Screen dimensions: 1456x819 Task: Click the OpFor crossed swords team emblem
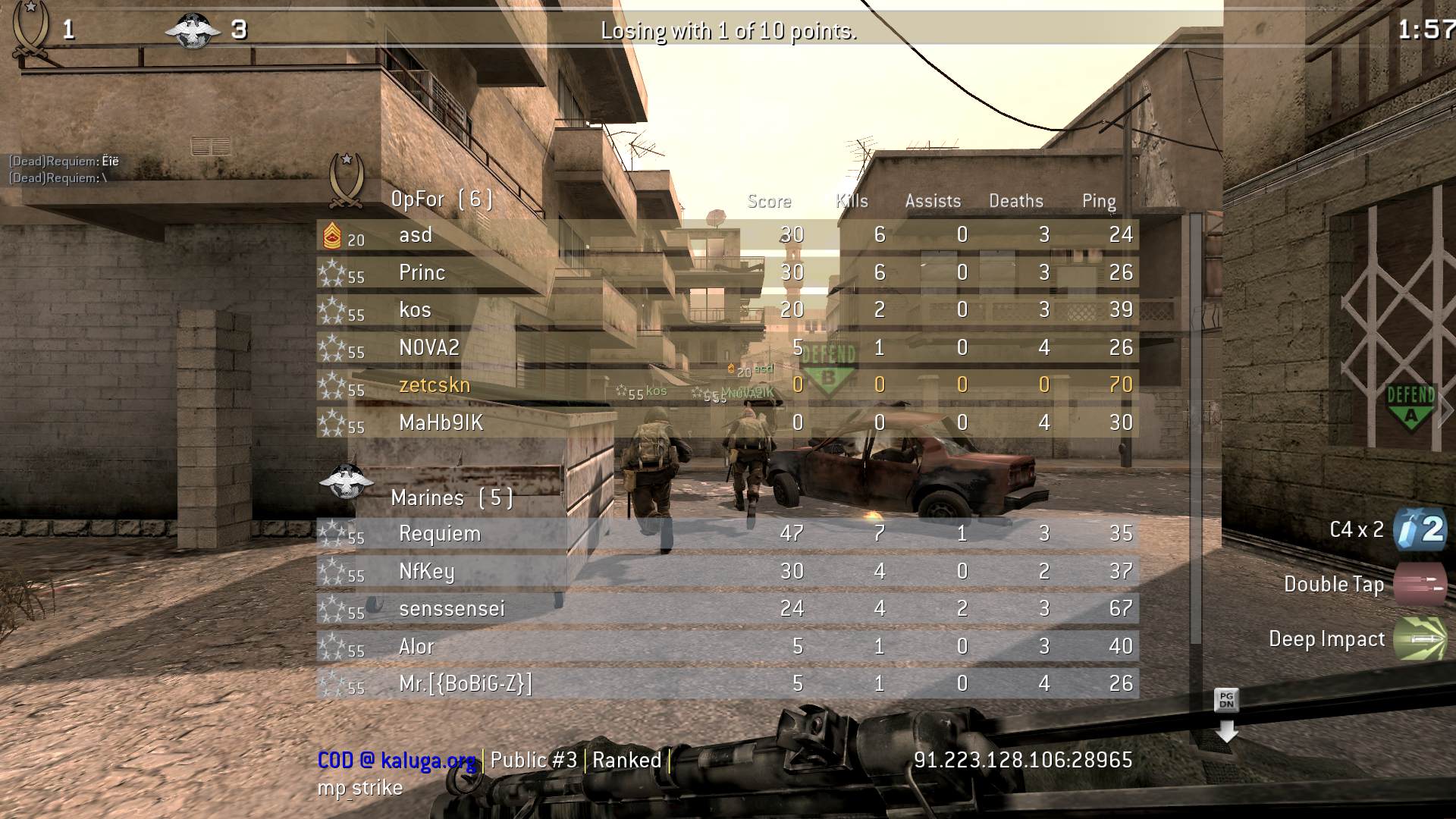346,180
